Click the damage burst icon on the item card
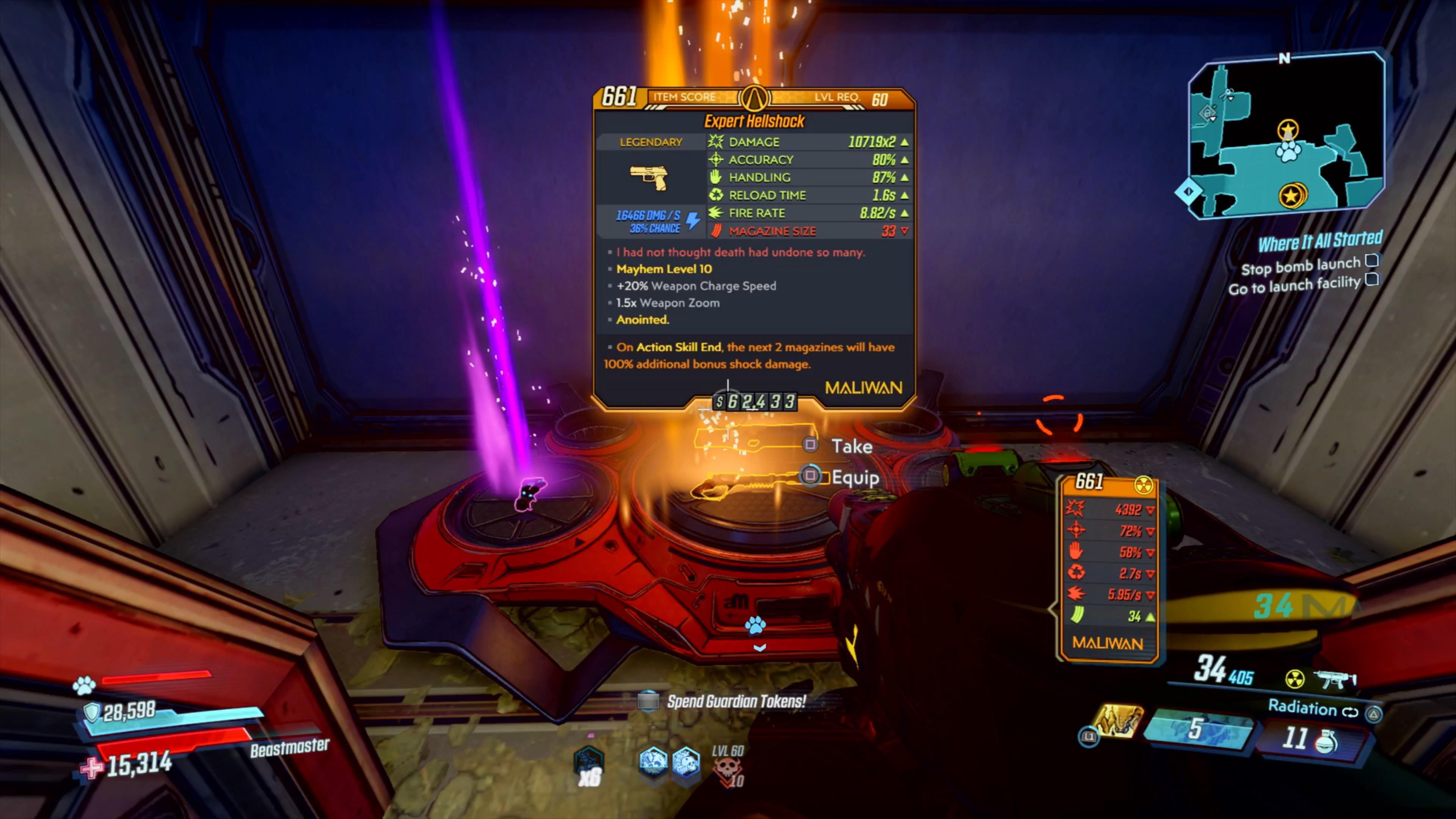The width and height of the screenshot is (1456, 819). tap(715, 142)
